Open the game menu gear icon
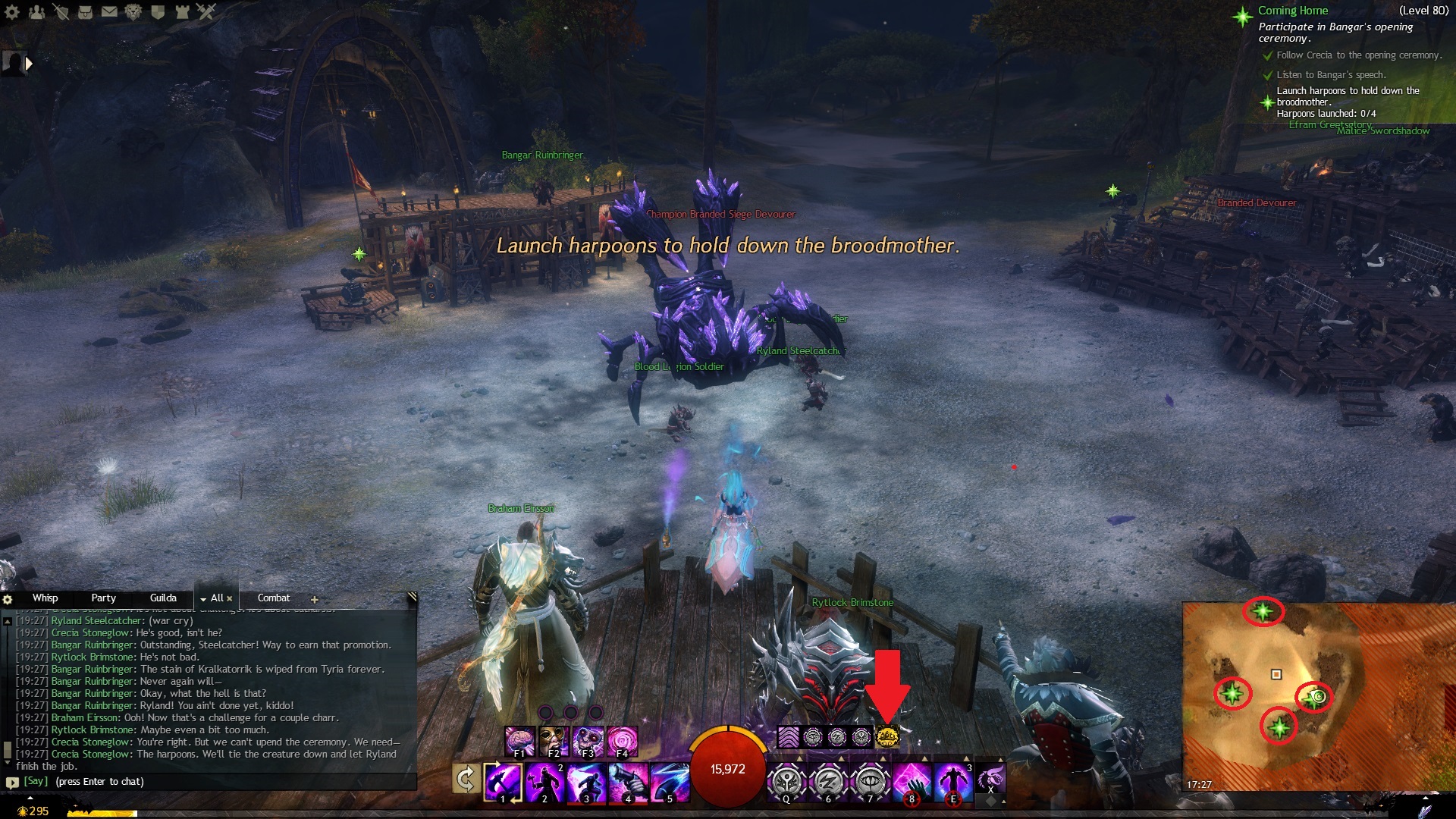The width and height of the screenshot is (1456, 819). pos(12,11)
